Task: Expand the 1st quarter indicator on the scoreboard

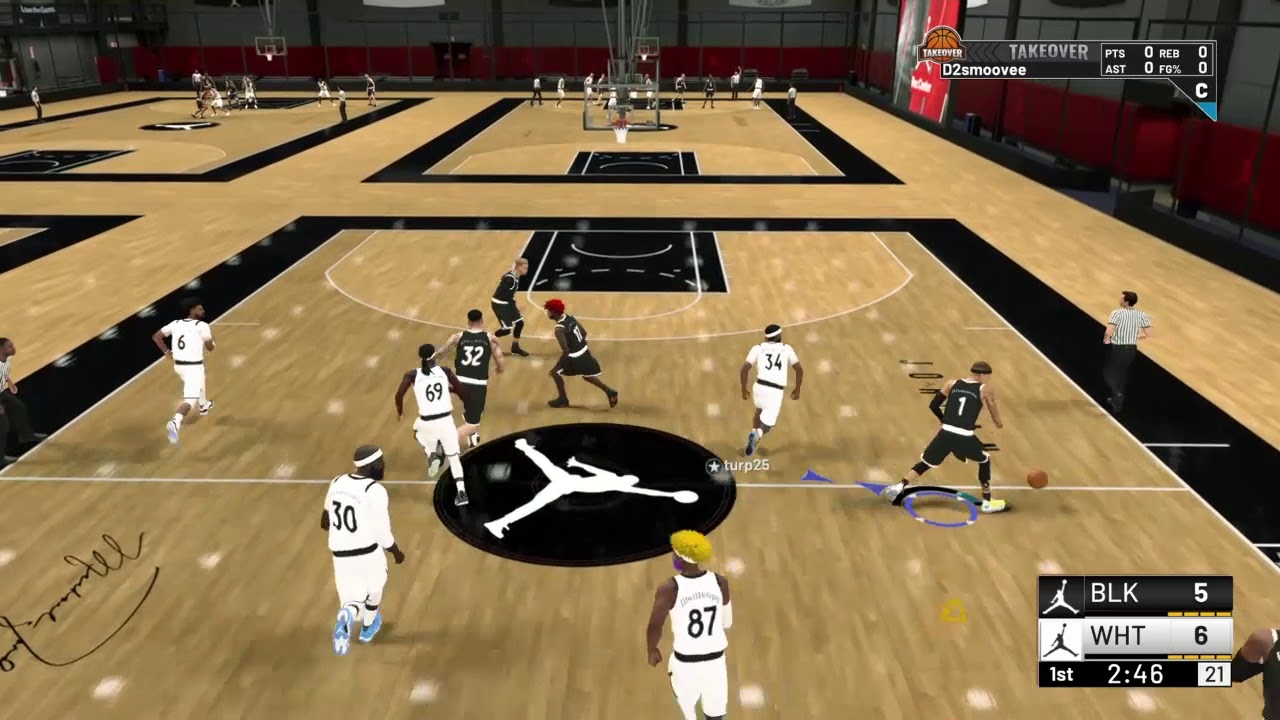Action: pos(1060,674)
